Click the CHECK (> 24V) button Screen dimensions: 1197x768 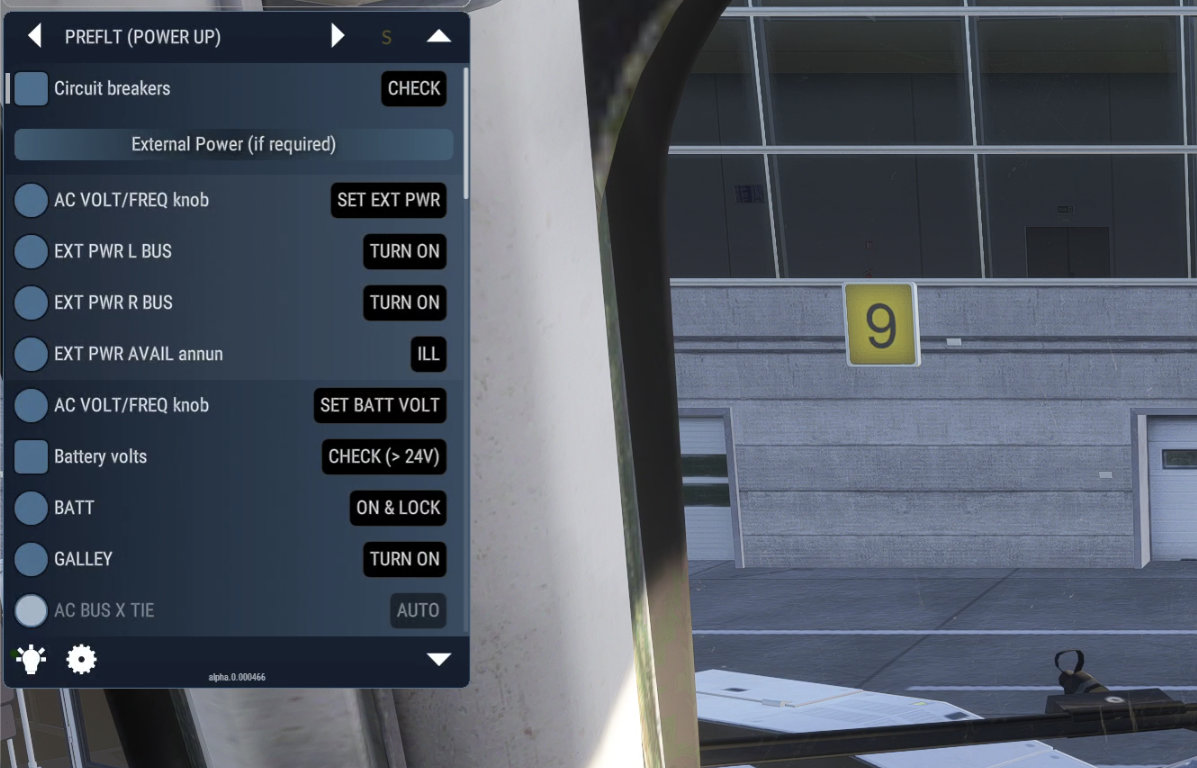point(384,457)
